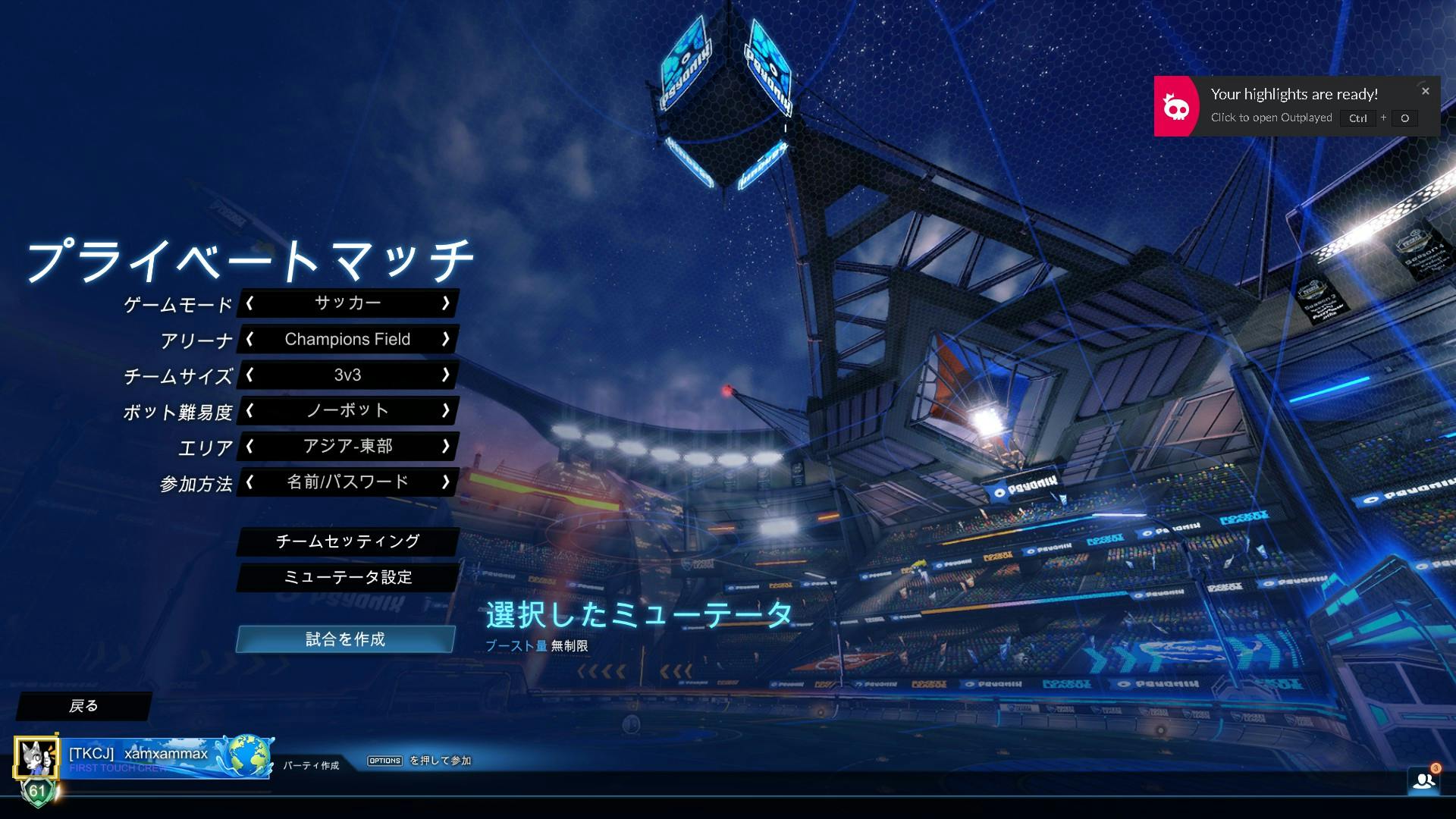The width and height of the screenshot is (1456, 819).
Task: Change join method from 名前/パスワード
Action: pos(447,482)
